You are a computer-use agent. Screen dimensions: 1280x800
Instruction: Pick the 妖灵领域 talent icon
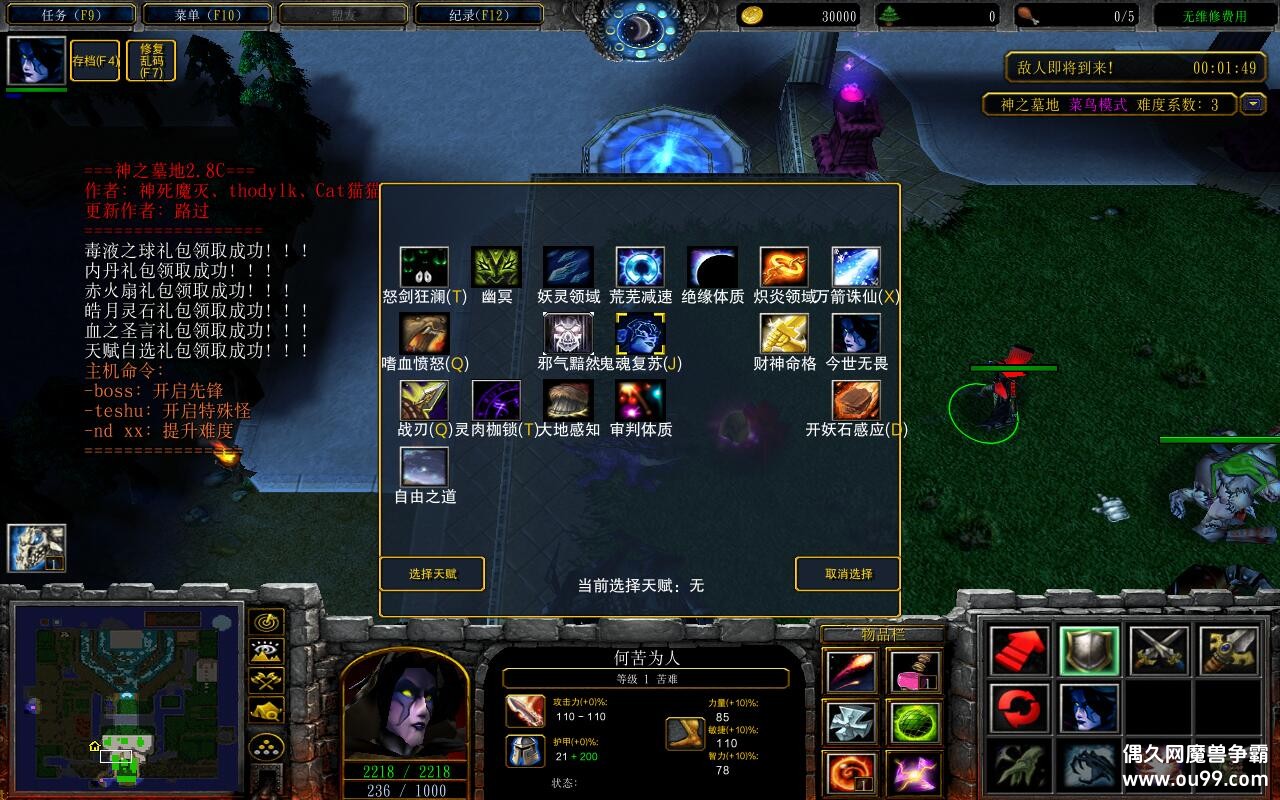click(568, 267)
